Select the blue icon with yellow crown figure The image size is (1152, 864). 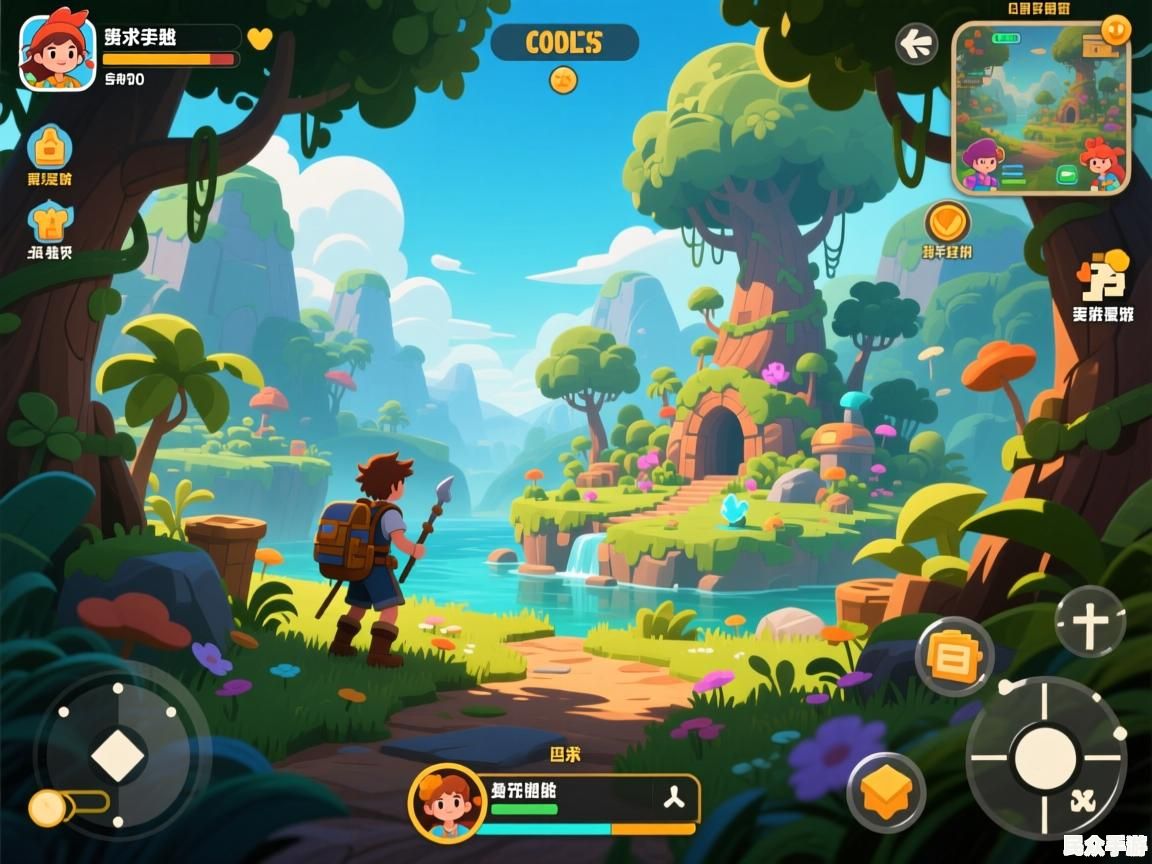49,222
